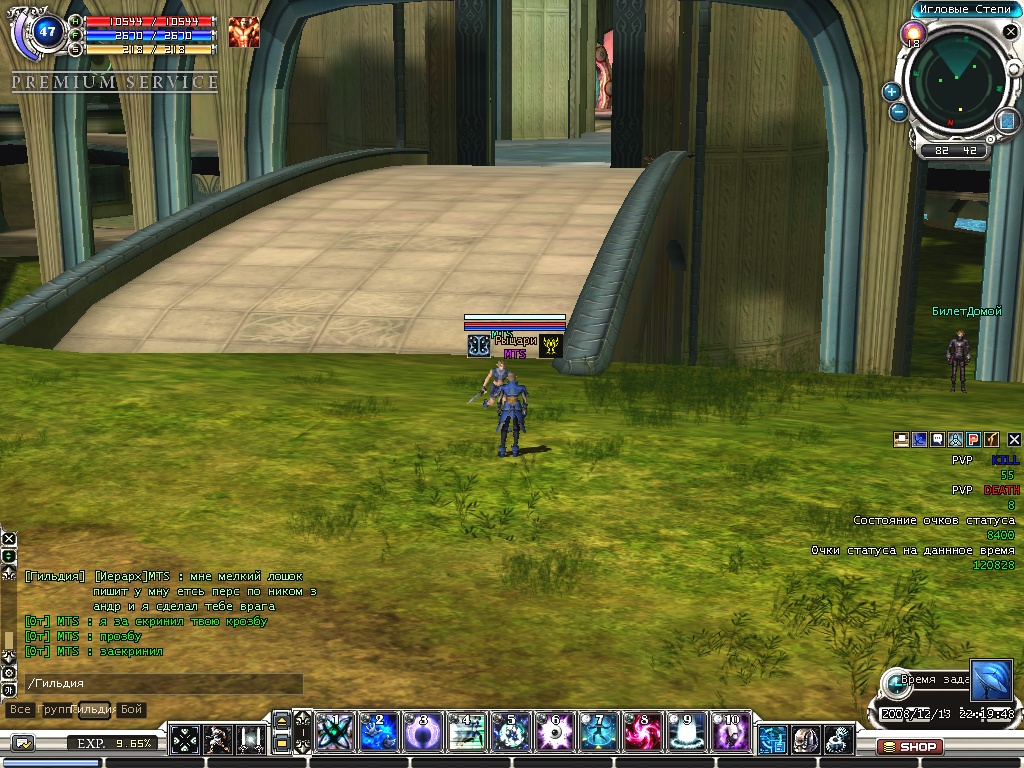Open the Время зада quest timer widget
Image resolution: width=1024 pixels, height=768 pixels.
pos(930,680)
